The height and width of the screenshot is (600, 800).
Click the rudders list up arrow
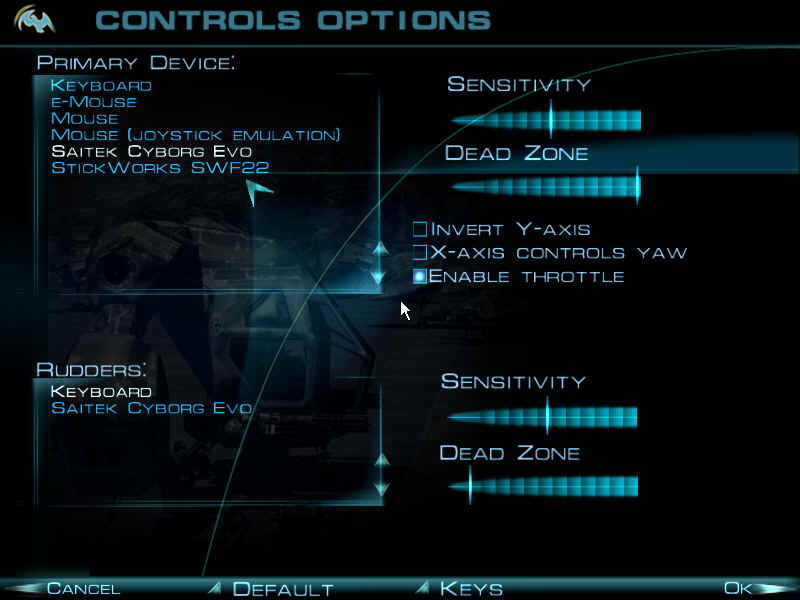point(380,461)
